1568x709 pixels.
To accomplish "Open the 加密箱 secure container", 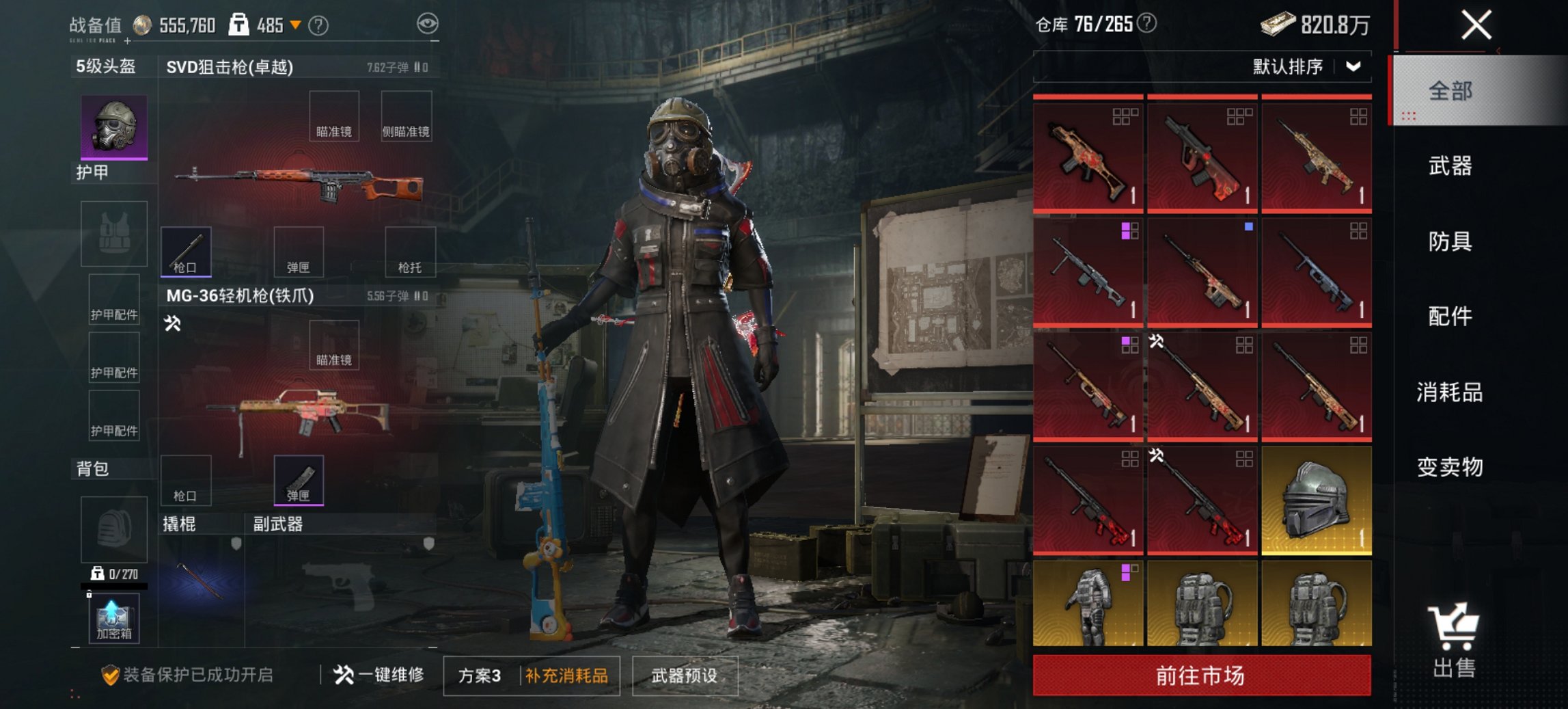I will pyautogui.click(x=113, y=619).
